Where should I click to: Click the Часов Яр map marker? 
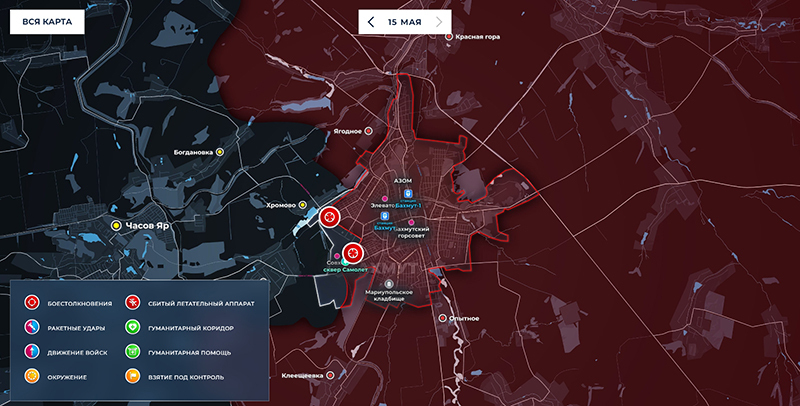point(117,226)
